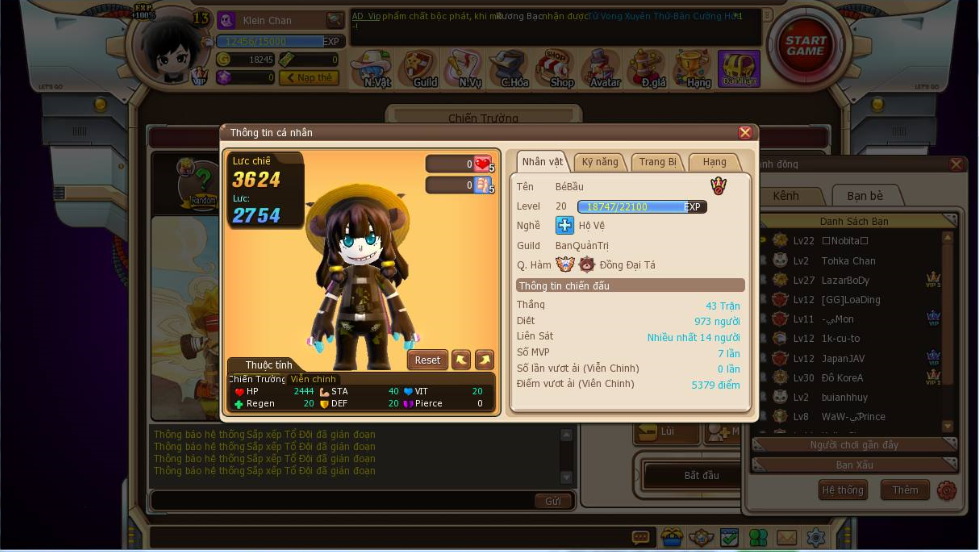The height and width of the screenshot is (552, 979).
Task: Select the Hạng tab
Action: click(714, 162)
